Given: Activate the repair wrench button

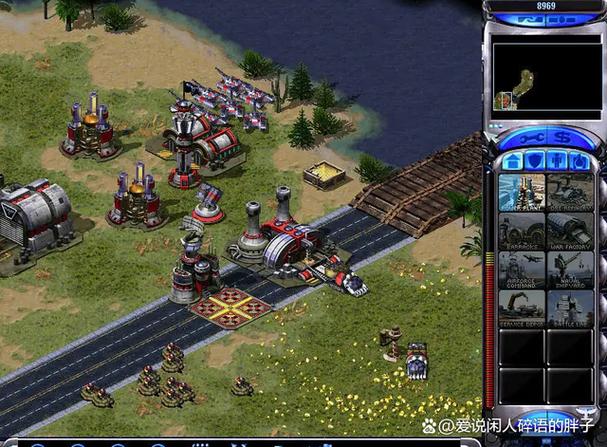Looking at the screenshot, I should pos(529,138).
